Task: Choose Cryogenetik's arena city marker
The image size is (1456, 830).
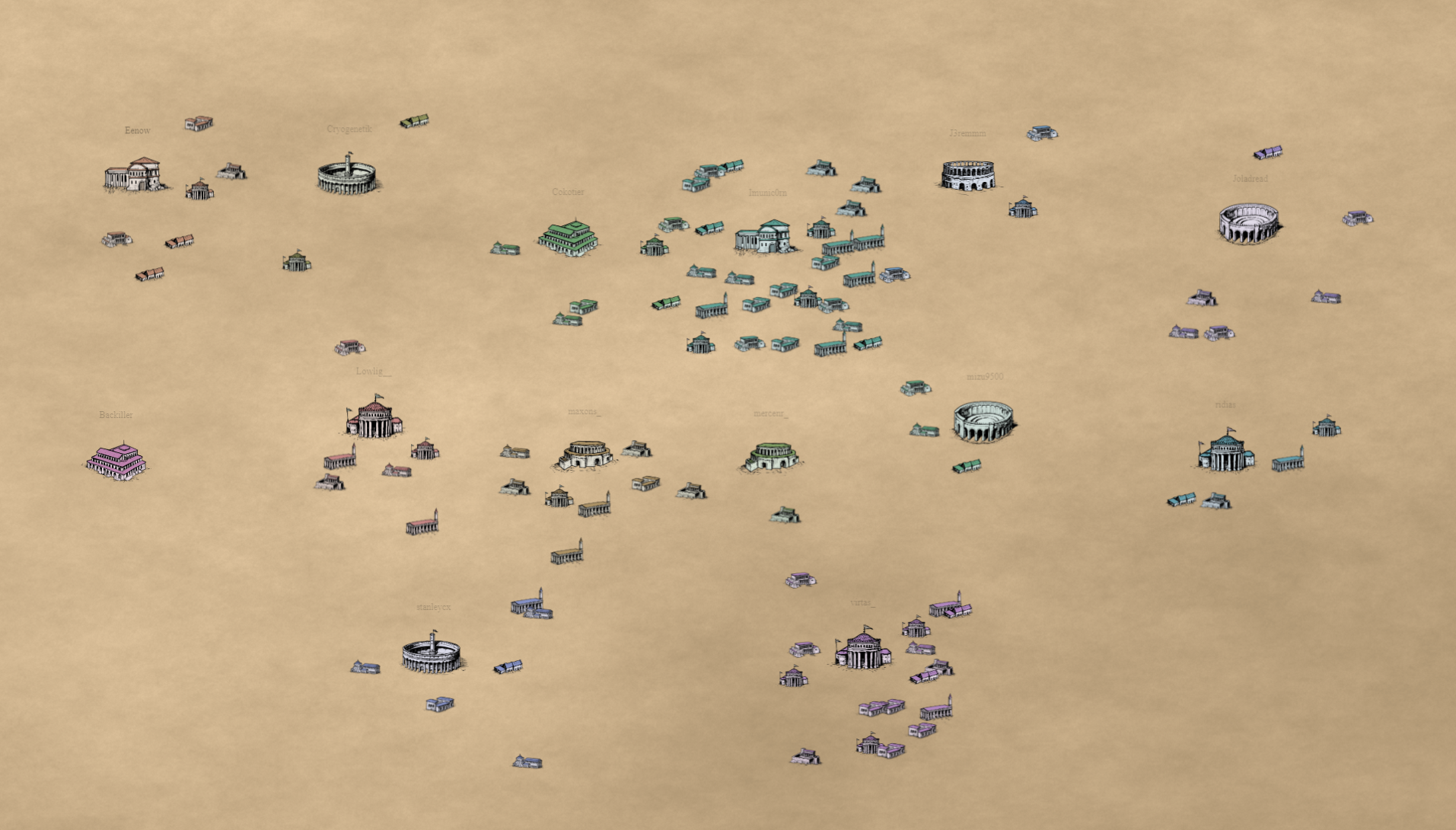Action: coord(347,176)
